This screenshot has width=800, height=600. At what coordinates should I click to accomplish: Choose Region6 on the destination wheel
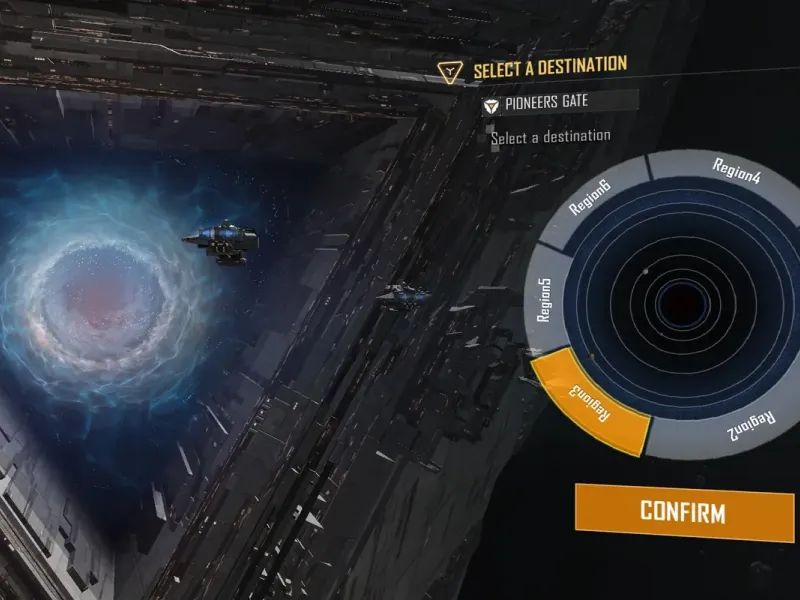(591, 197)
